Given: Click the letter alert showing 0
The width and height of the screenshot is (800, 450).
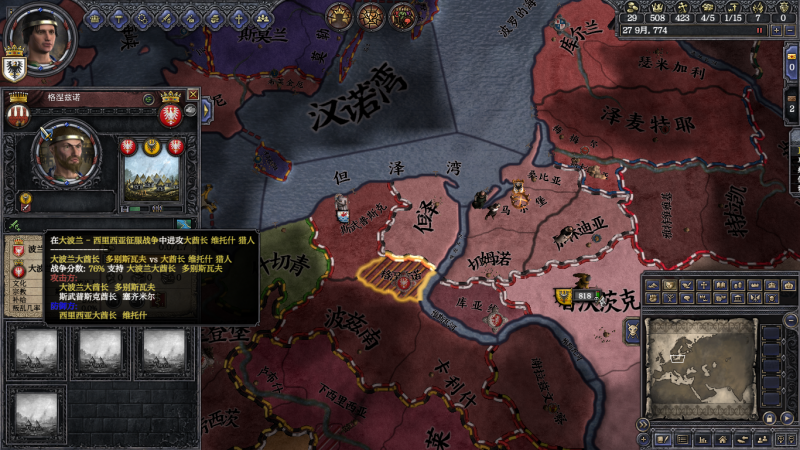Looking at the screenshot, I should 784,16.
